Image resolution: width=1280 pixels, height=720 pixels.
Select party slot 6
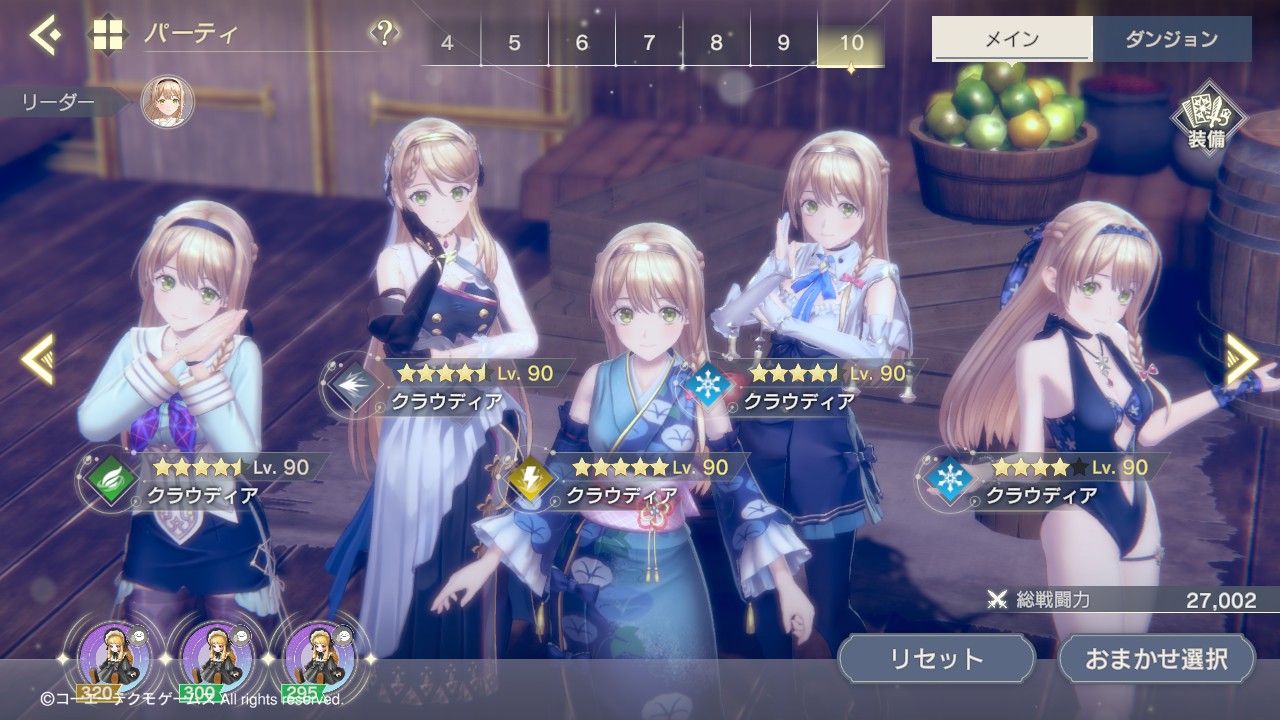tap(582, 43)
